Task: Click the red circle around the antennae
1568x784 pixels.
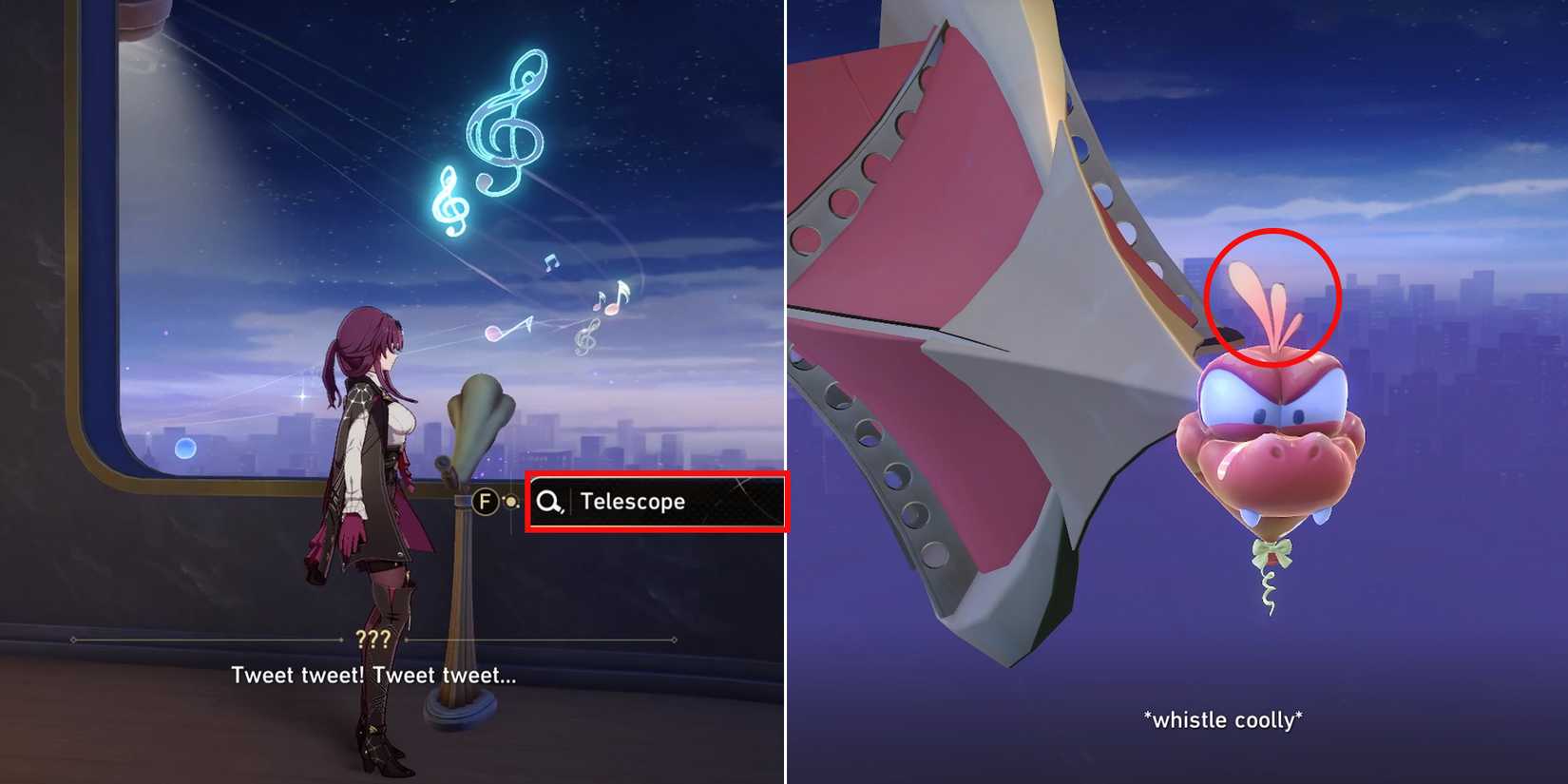Action: 1271,299
